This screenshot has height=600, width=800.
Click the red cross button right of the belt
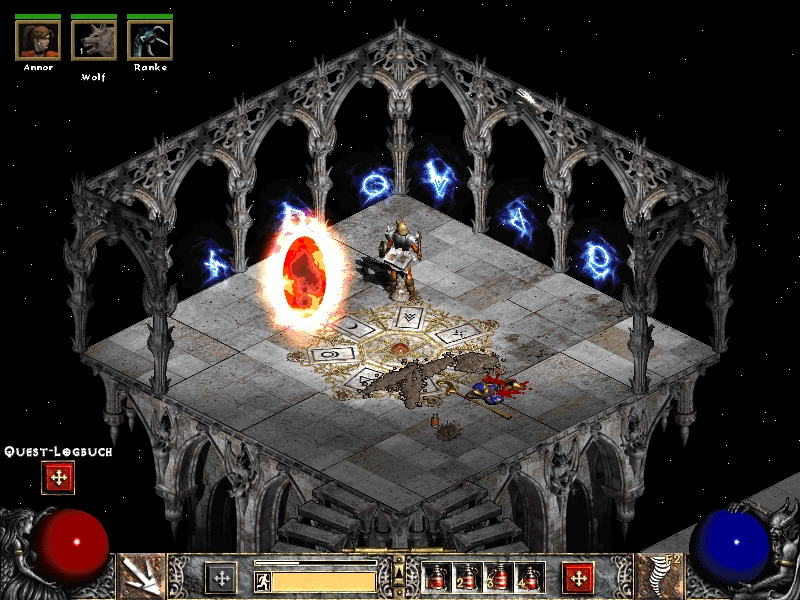[577, 577]
